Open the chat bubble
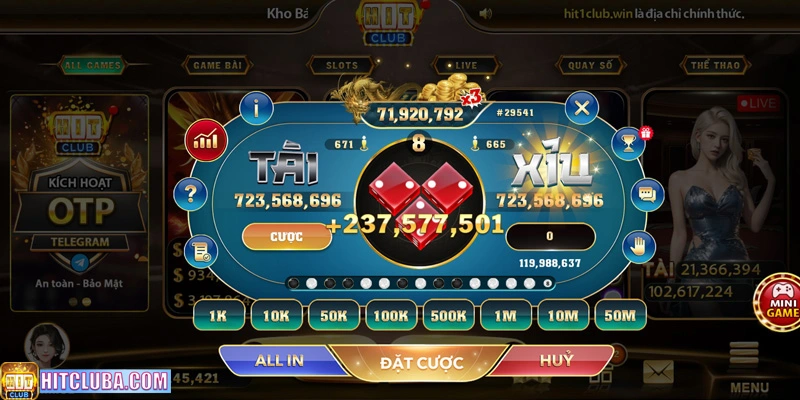Image resolution: width=800 pixels, height=400 pixels. (x=647, y=192)
